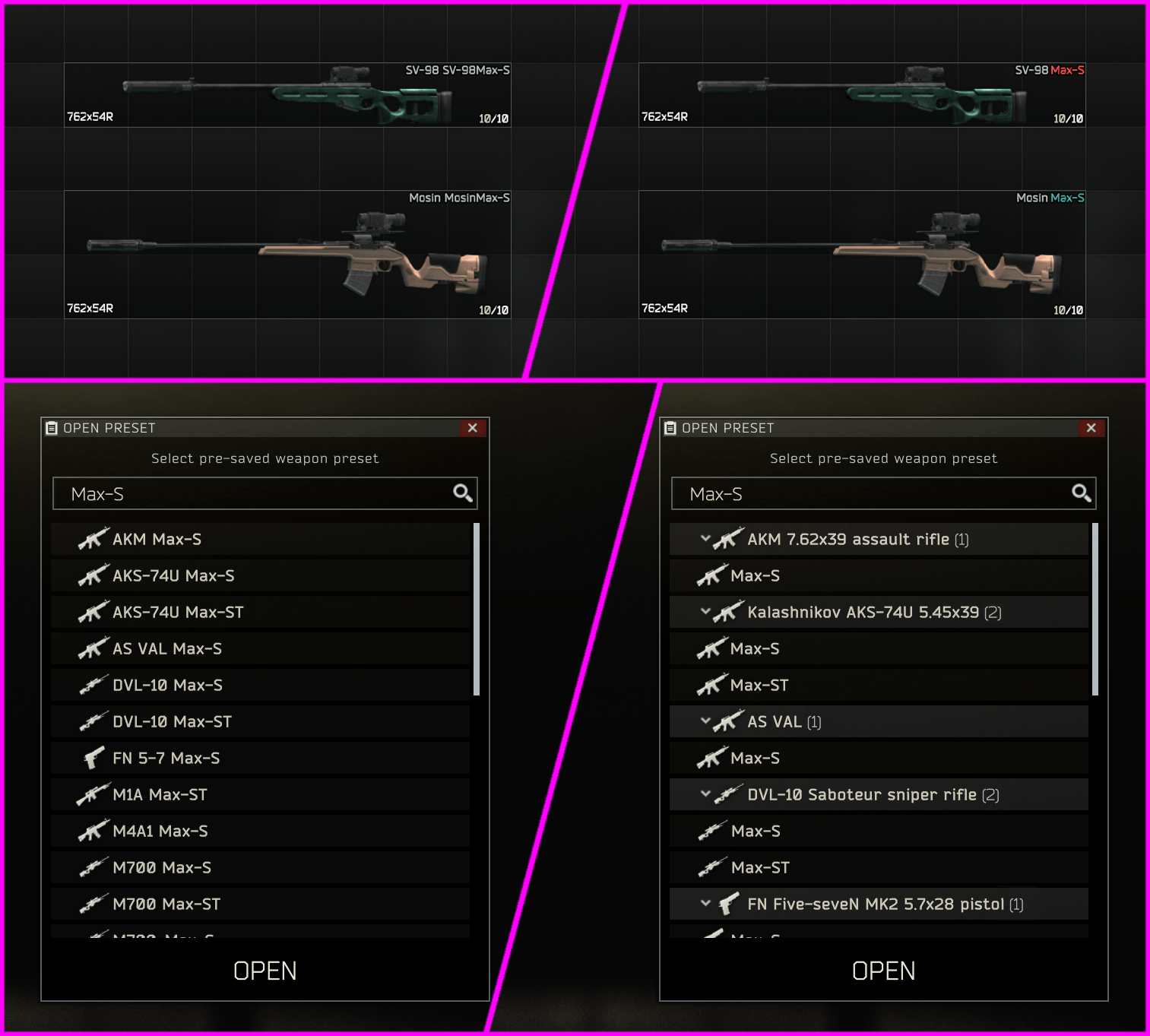Collapse the Kalashnikov AKS-74U 5.45x39 group
Image resolution: width=1150 pixels, height=1036 pixels.
tap(705, 612)
